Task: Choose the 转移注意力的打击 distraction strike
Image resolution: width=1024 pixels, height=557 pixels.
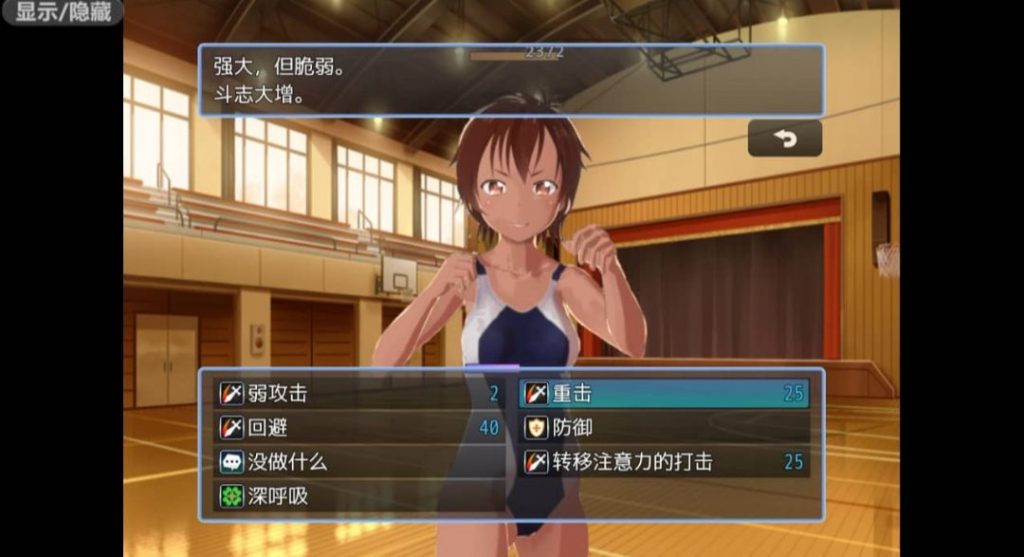Action: tap(665, 462)
